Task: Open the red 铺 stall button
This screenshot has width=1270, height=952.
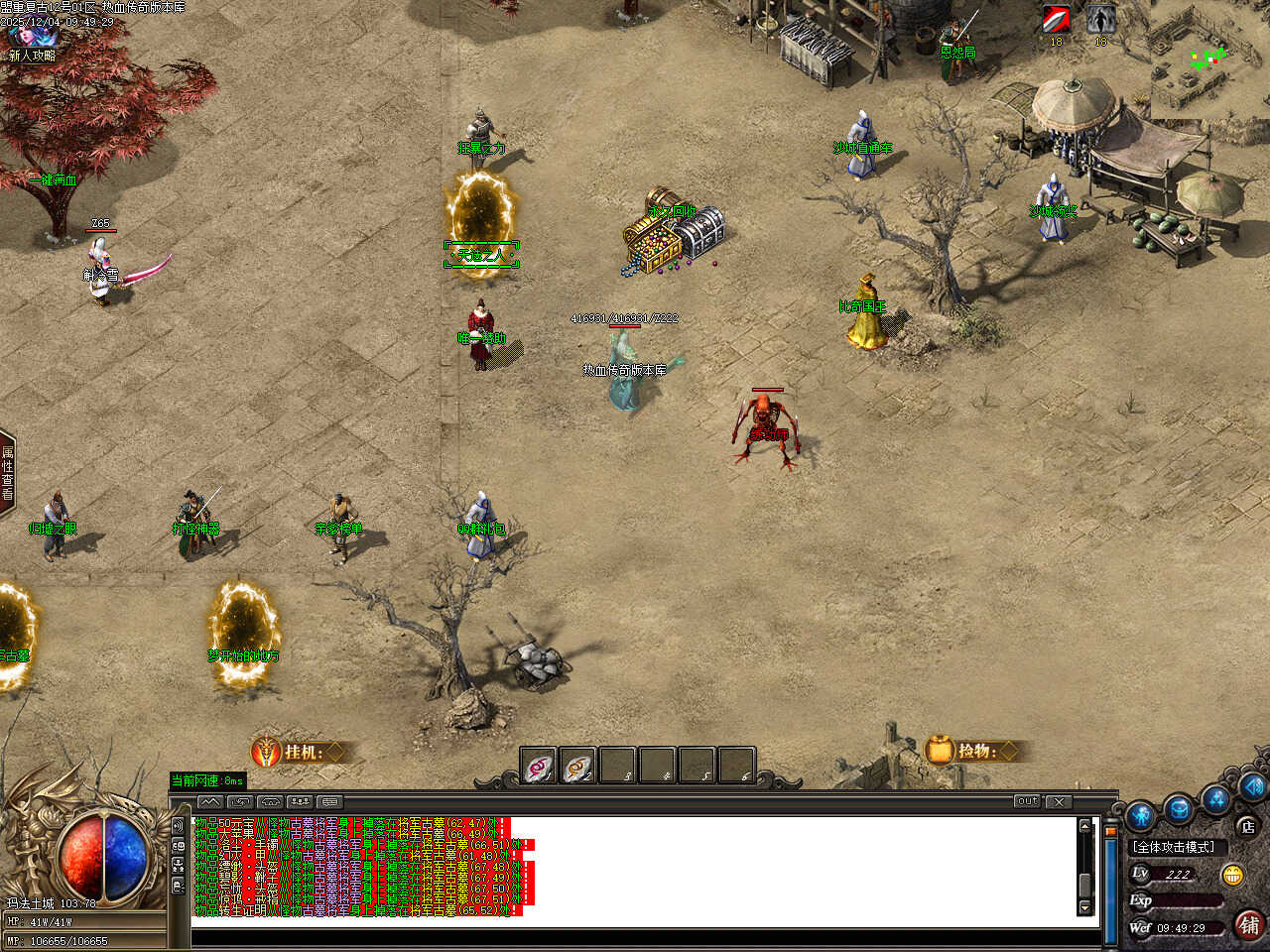Action: coord(1249,925)
